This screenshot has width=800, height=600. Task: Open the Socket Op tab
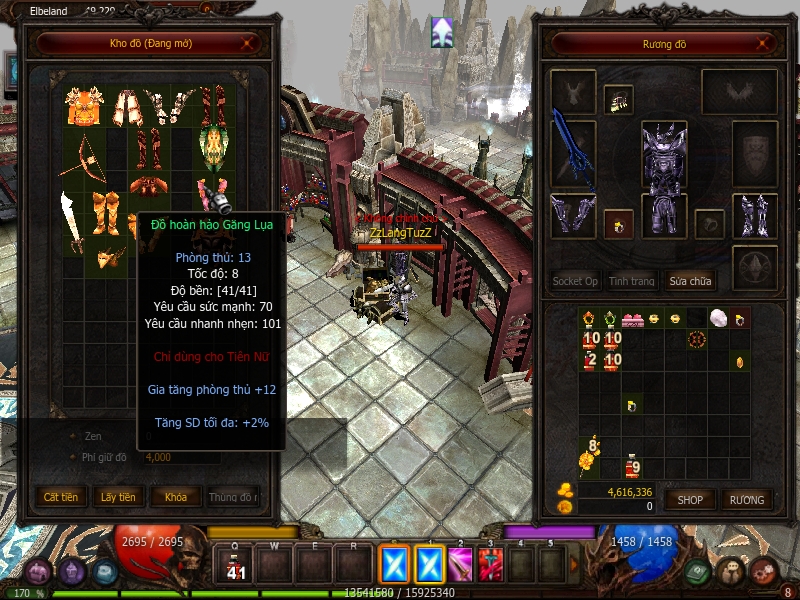tap(575, 281)
